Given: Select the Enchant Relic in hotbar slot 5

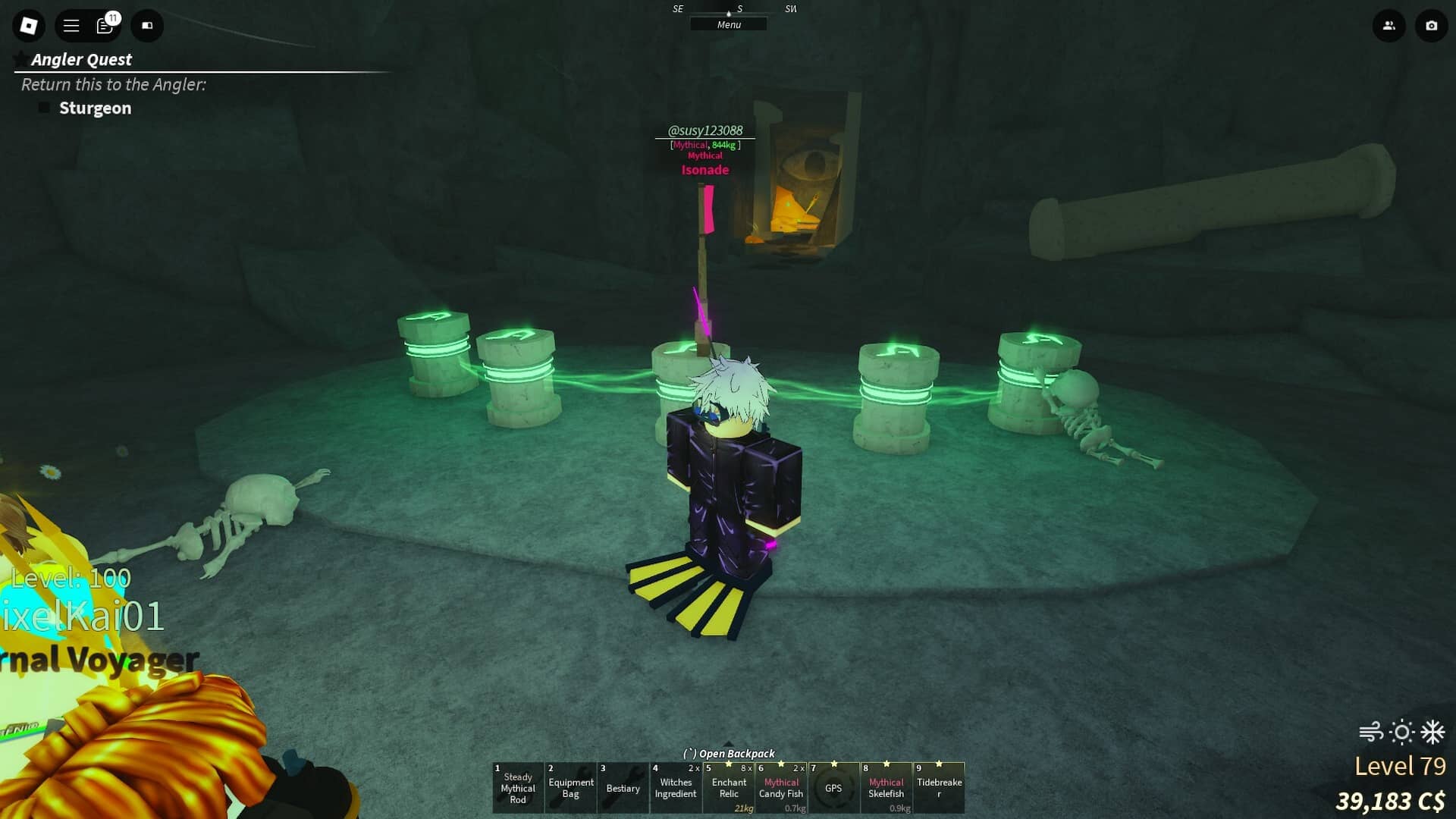Looking at the screenshot, I should [x=729, y=788].
